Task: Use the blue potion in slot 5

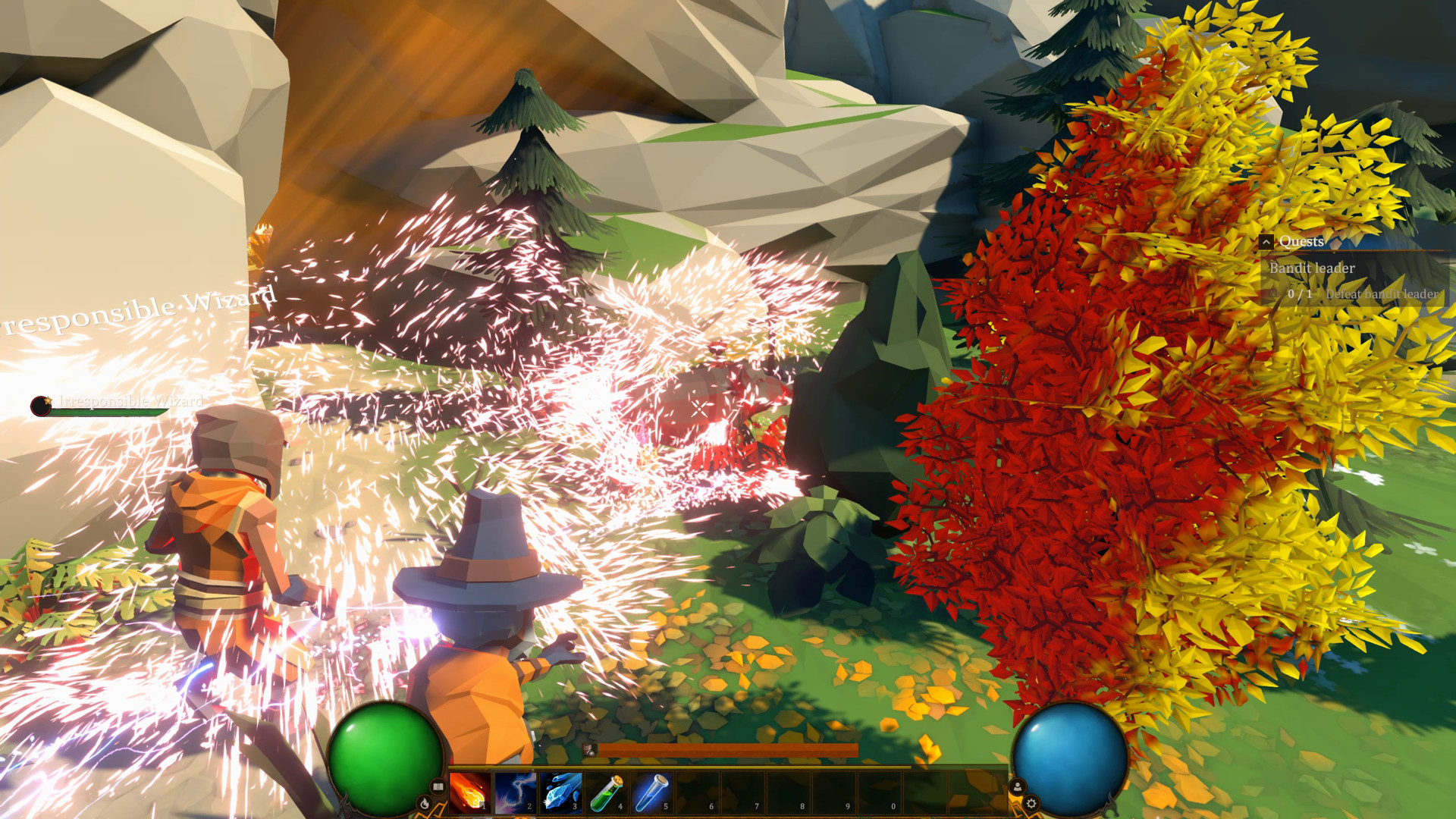Action: [653, 792]
